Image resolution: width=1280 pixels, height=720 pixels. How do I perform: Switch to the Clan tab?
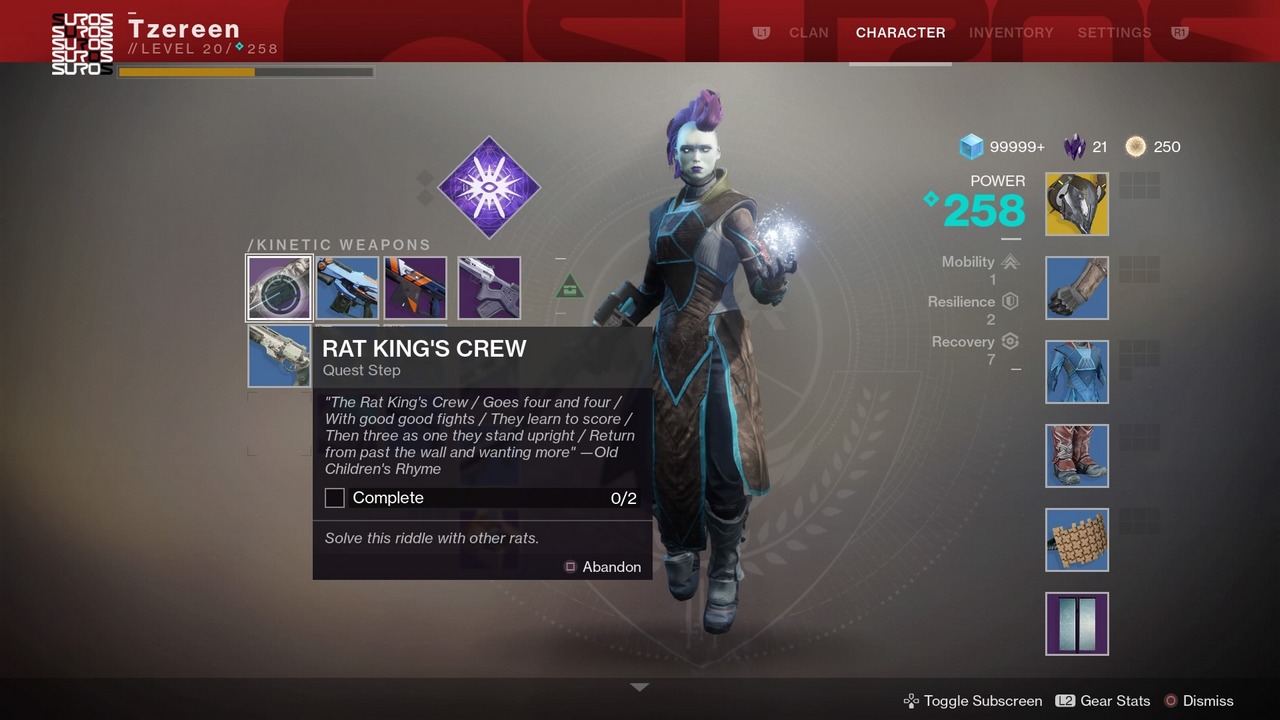point(808,32)
